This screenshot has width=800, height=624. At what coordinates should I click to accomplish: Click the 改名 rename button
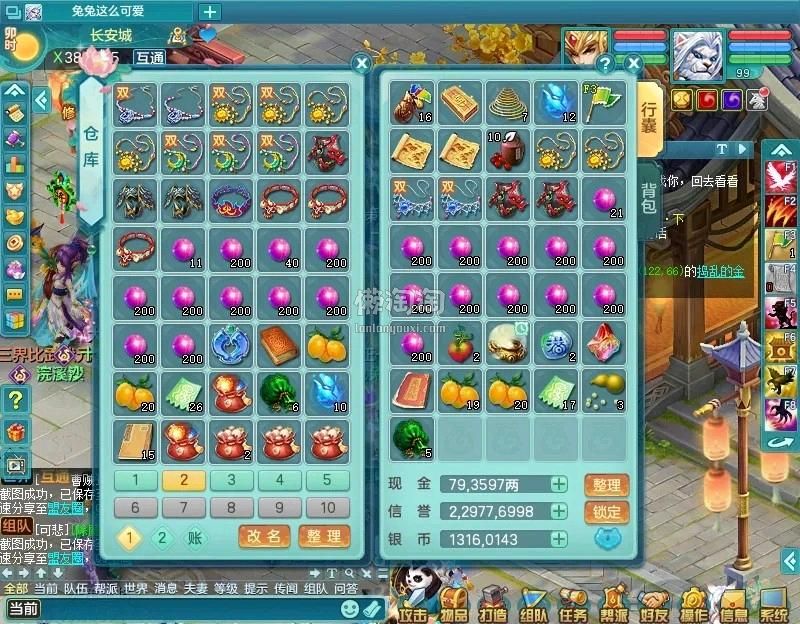pos(265,537)
